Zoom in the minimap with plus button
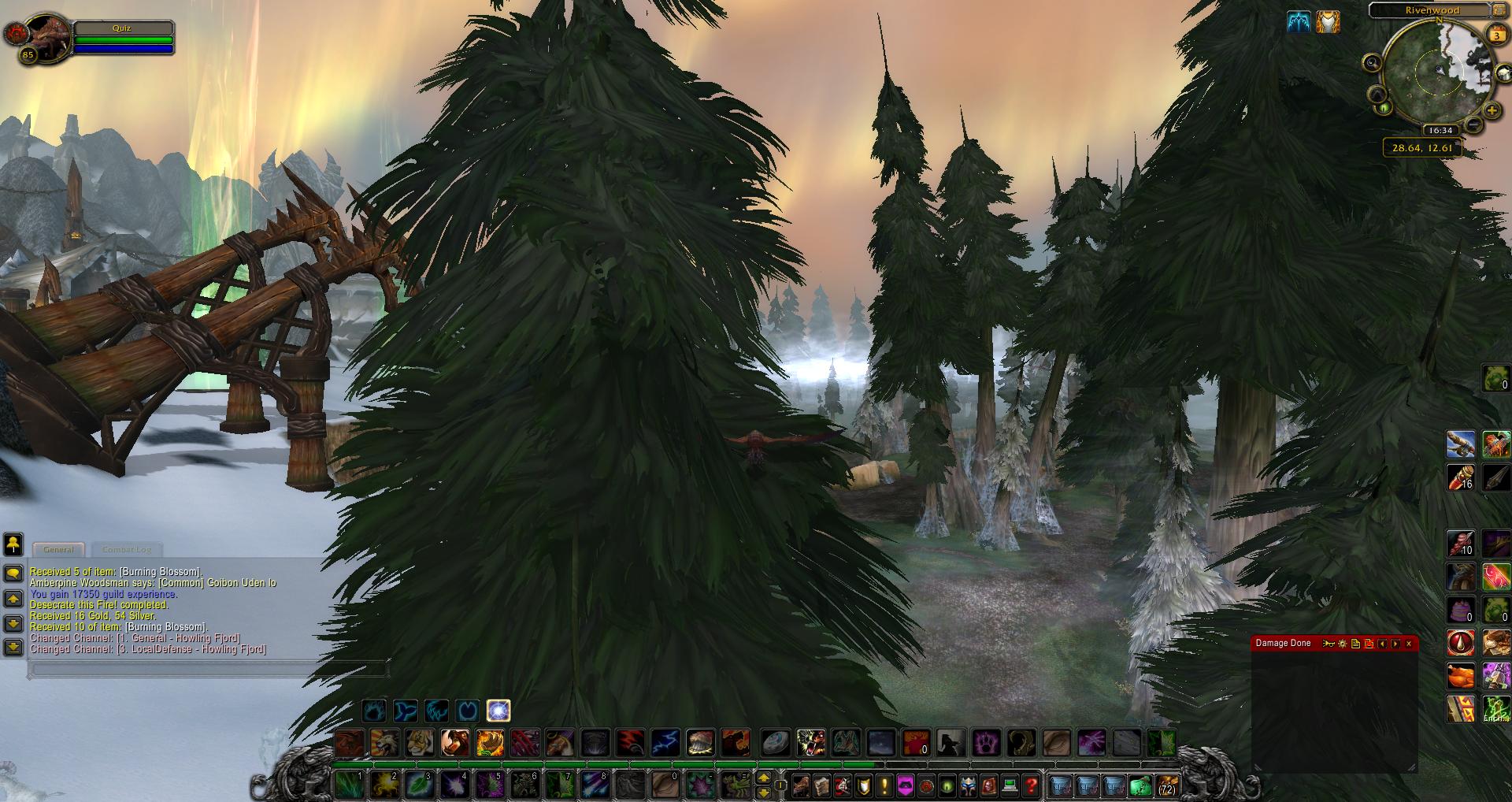The height and width of the screenshot is (802, 1512). pos(1492,111)
